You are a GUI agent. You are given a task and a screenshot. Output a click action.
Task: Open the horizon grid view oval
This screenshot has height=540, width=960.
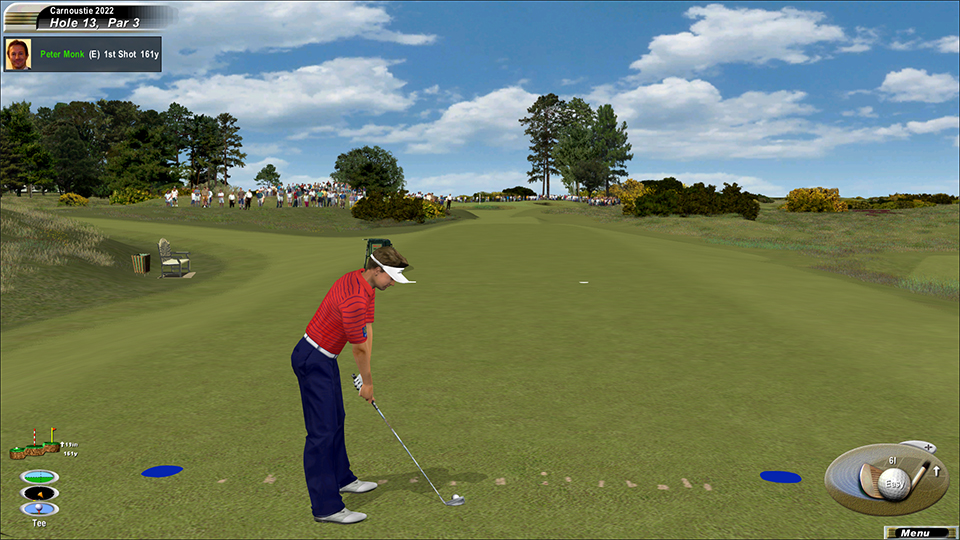[39, 476]
